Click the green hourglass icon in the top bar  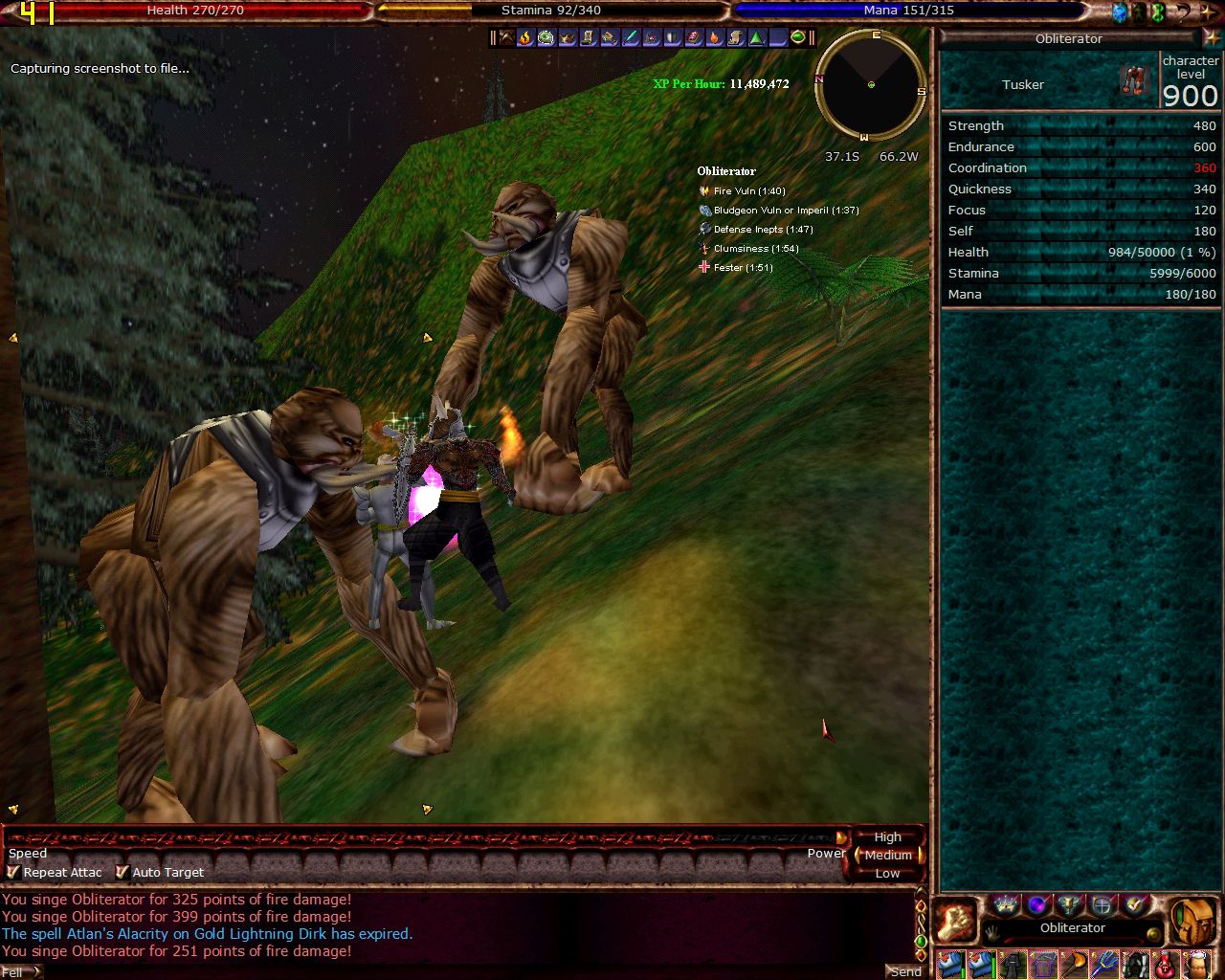pos(1157,12)
